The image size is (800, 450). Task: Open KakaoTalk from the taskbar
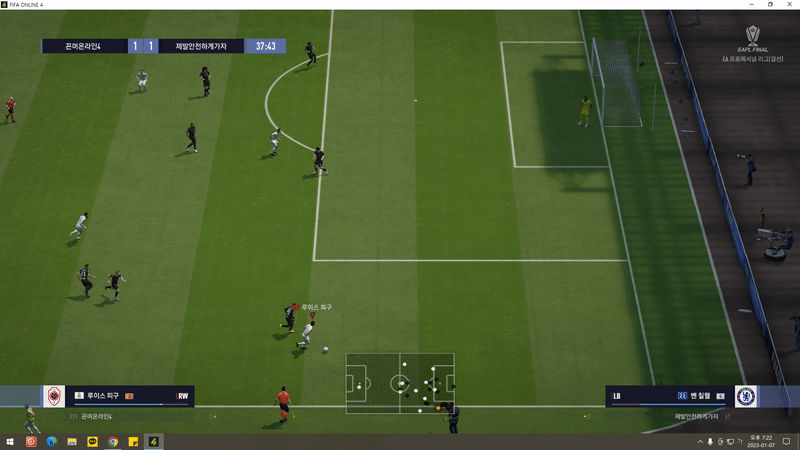pyautogui.click(x=93, y=441)
